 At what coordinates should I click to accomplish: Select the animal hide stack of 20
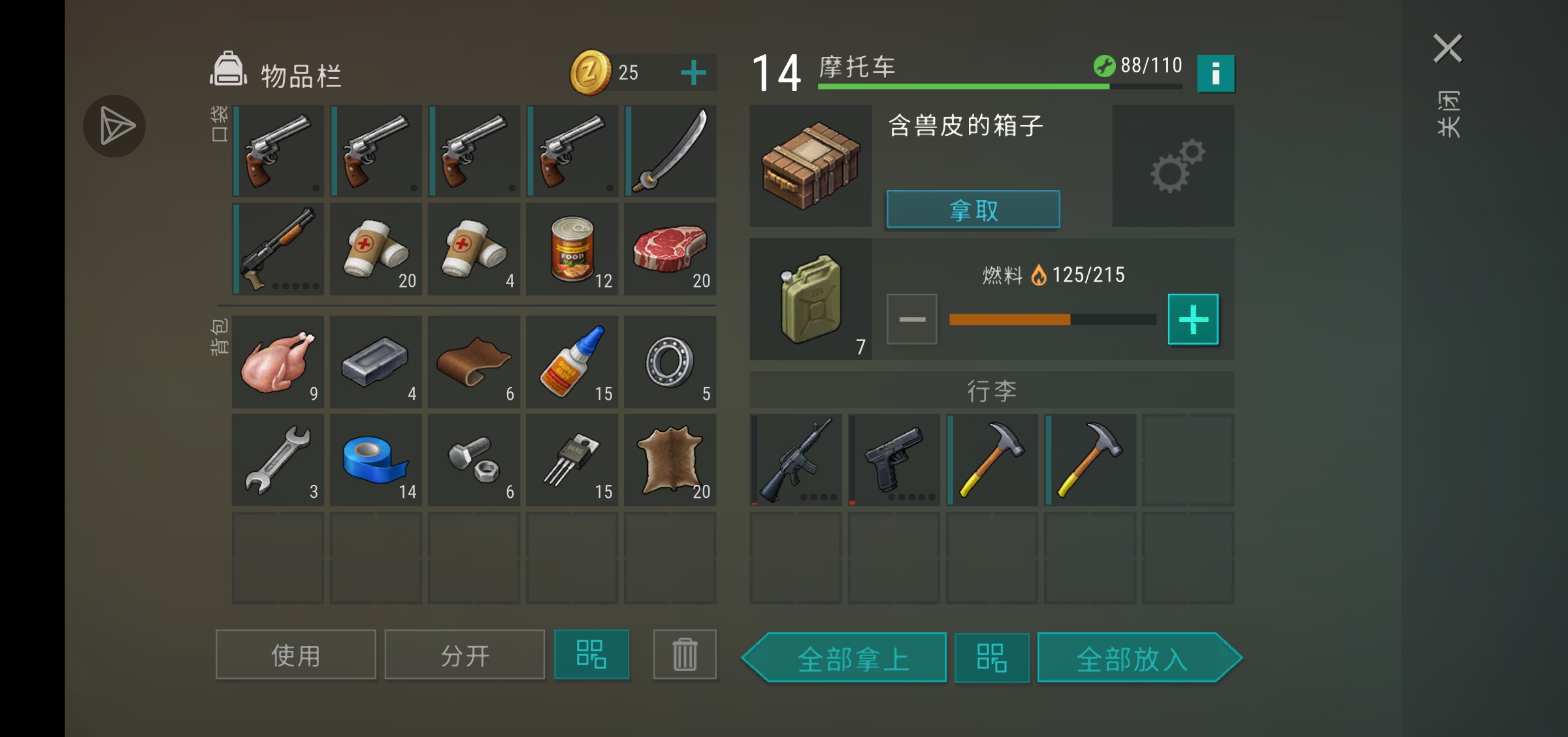click(x=670, y=461)
